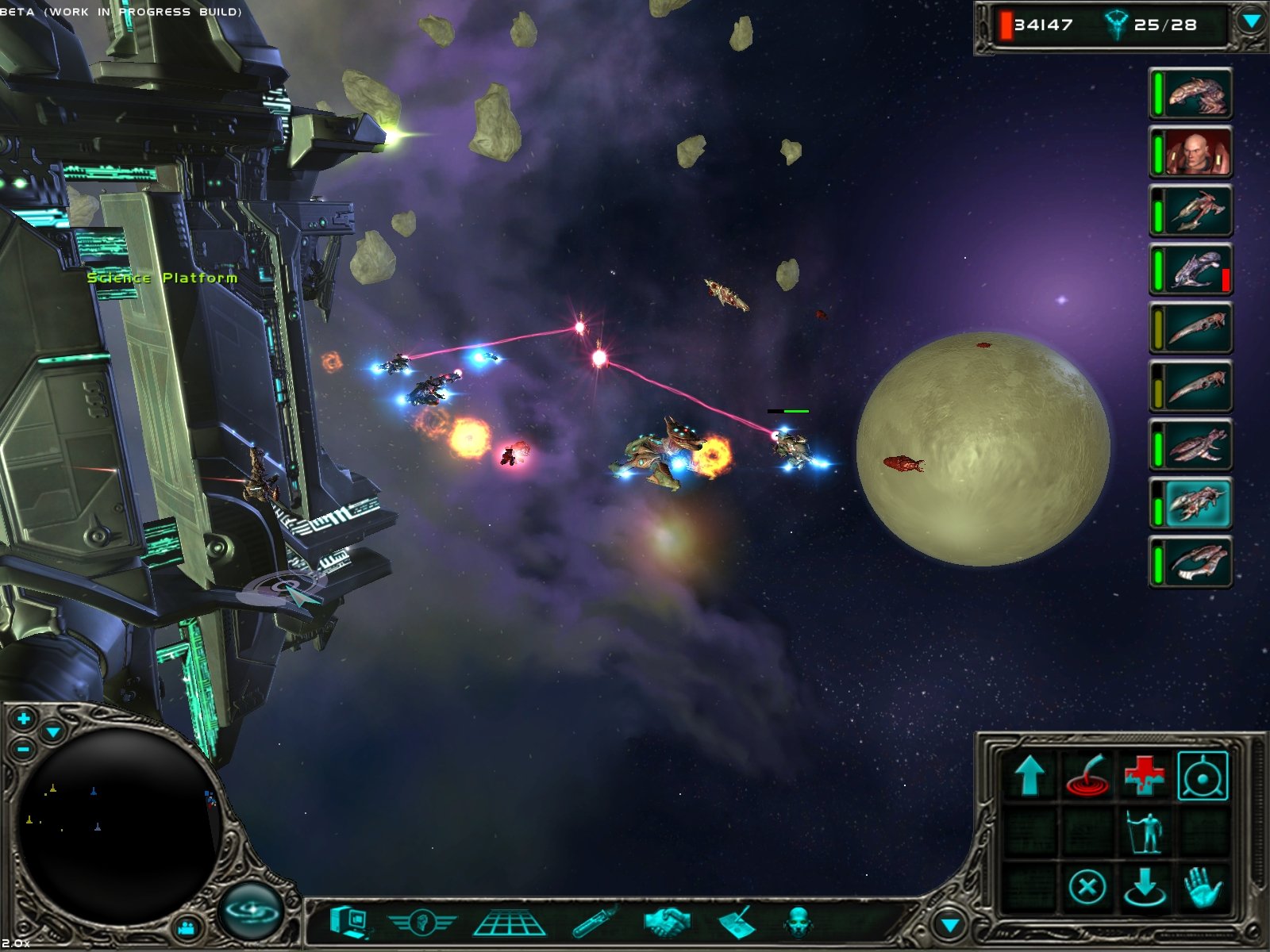Open the winged-fist rank menu
This screenshot has width=1270, height=952.
(x=421, y=923)
